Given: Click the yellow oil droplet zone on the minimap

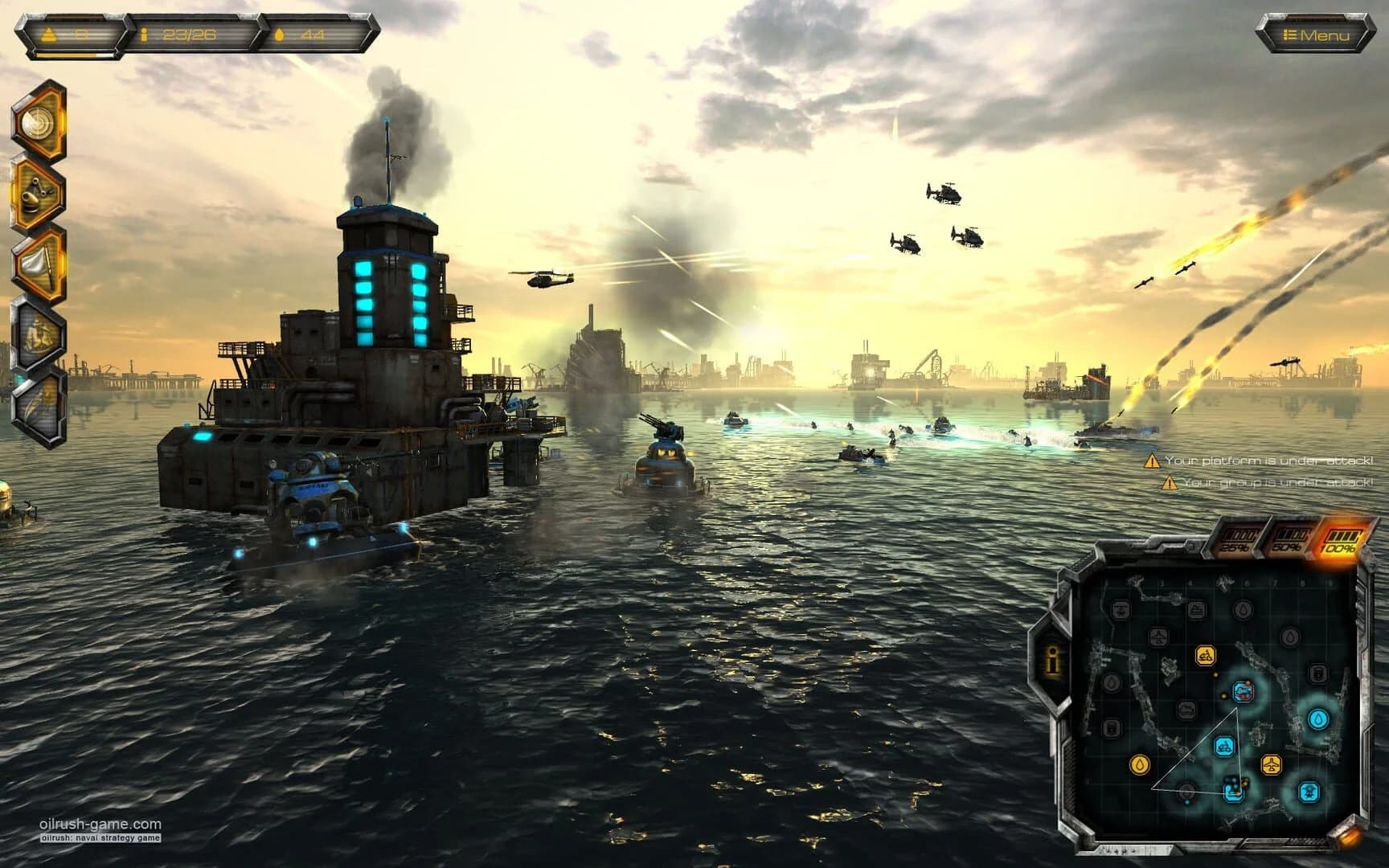Looking at the screenshot, I should pyautogui.click(x=1139, y=763).
